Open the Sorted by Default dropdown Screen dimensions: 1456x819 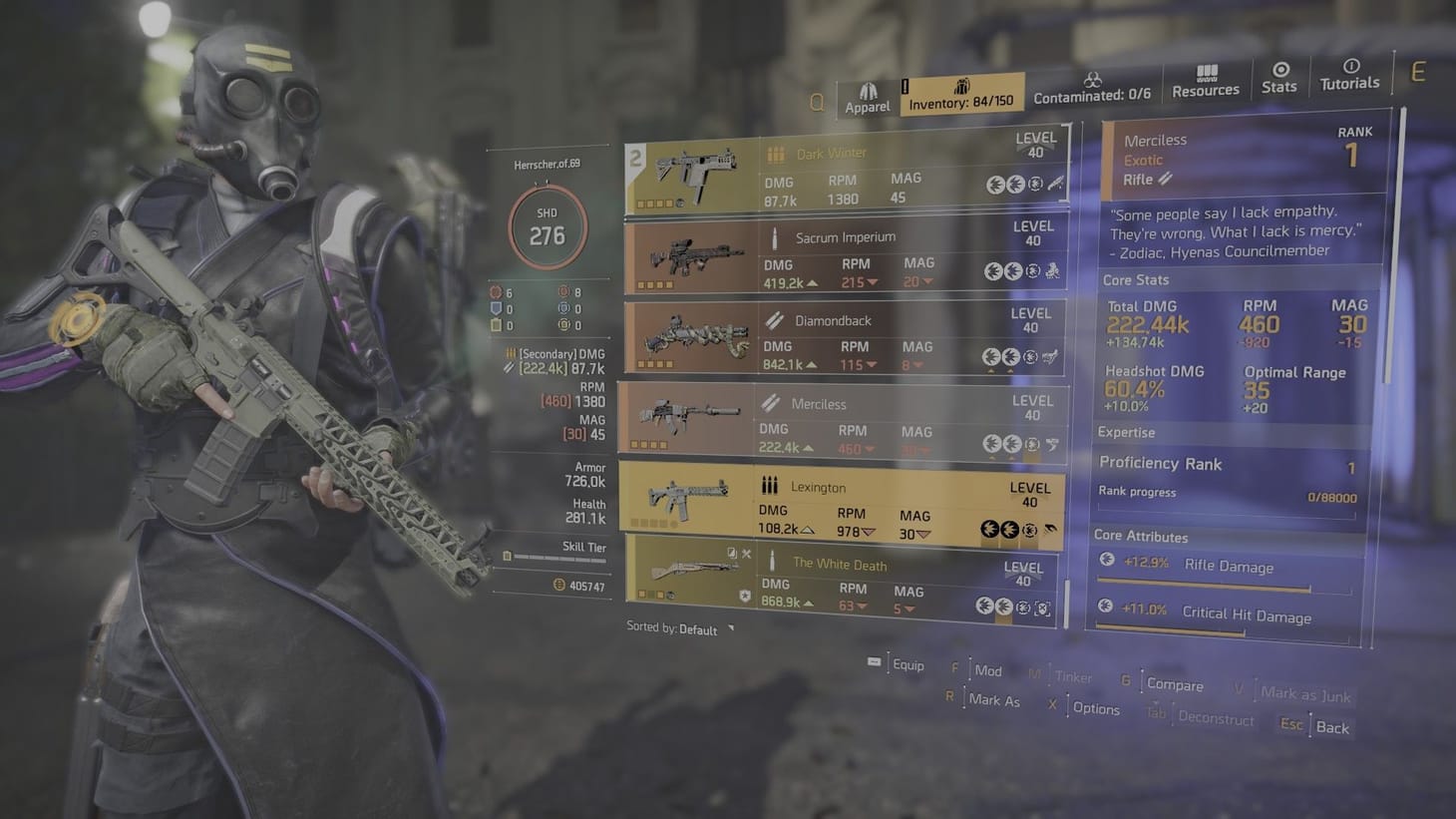click(x=698, y=630)
